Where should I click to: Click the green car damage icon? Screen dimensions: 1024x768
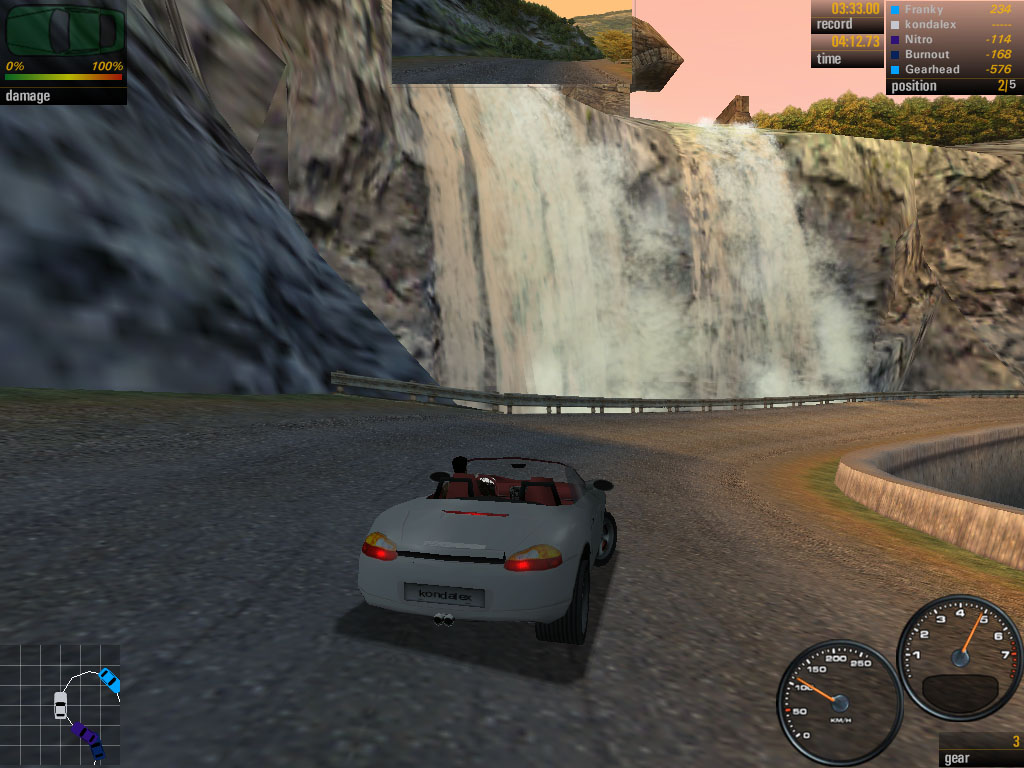(x=62, y=32)
